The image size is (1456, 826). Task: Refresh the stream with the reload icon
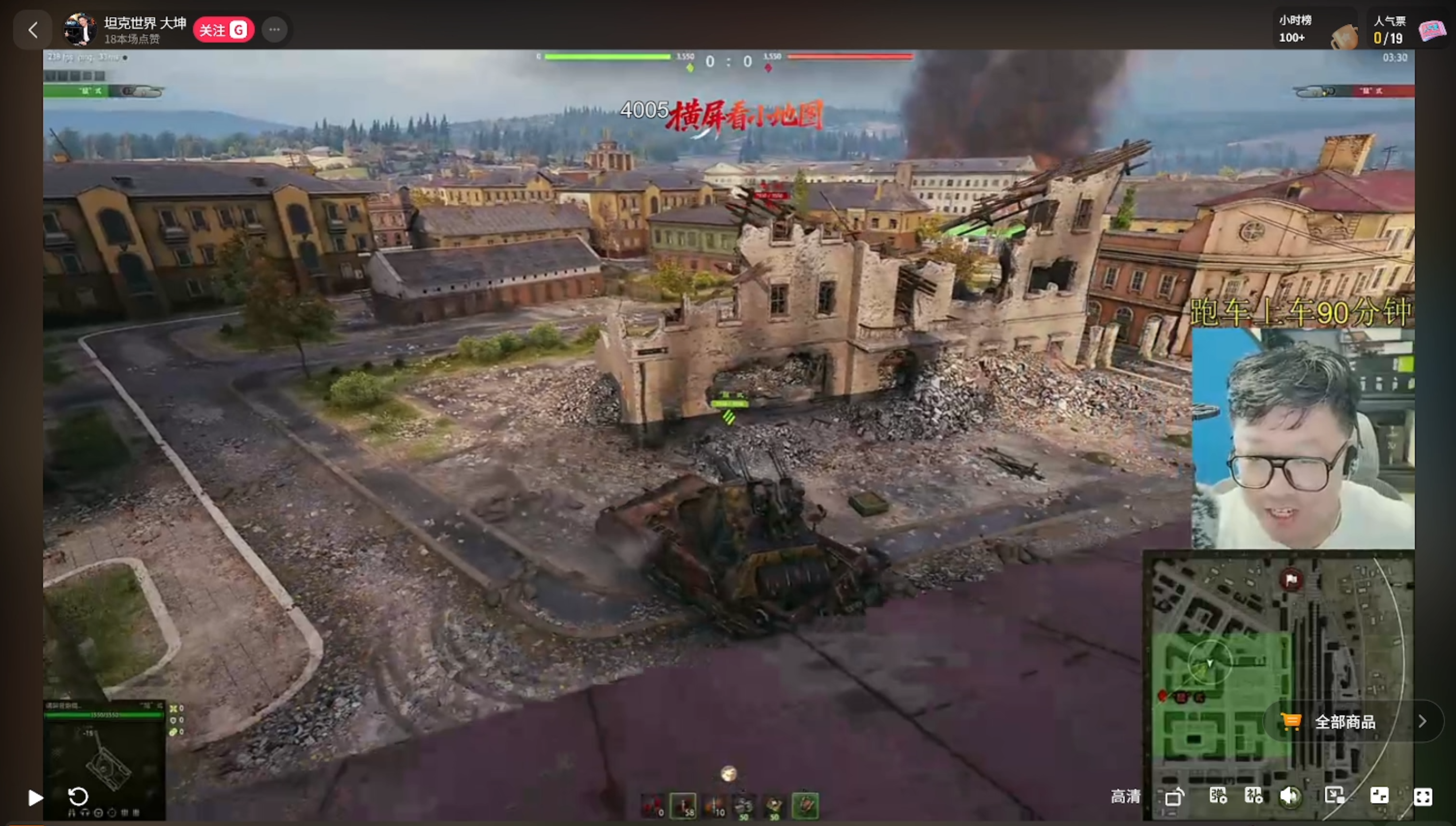(78, 797)
